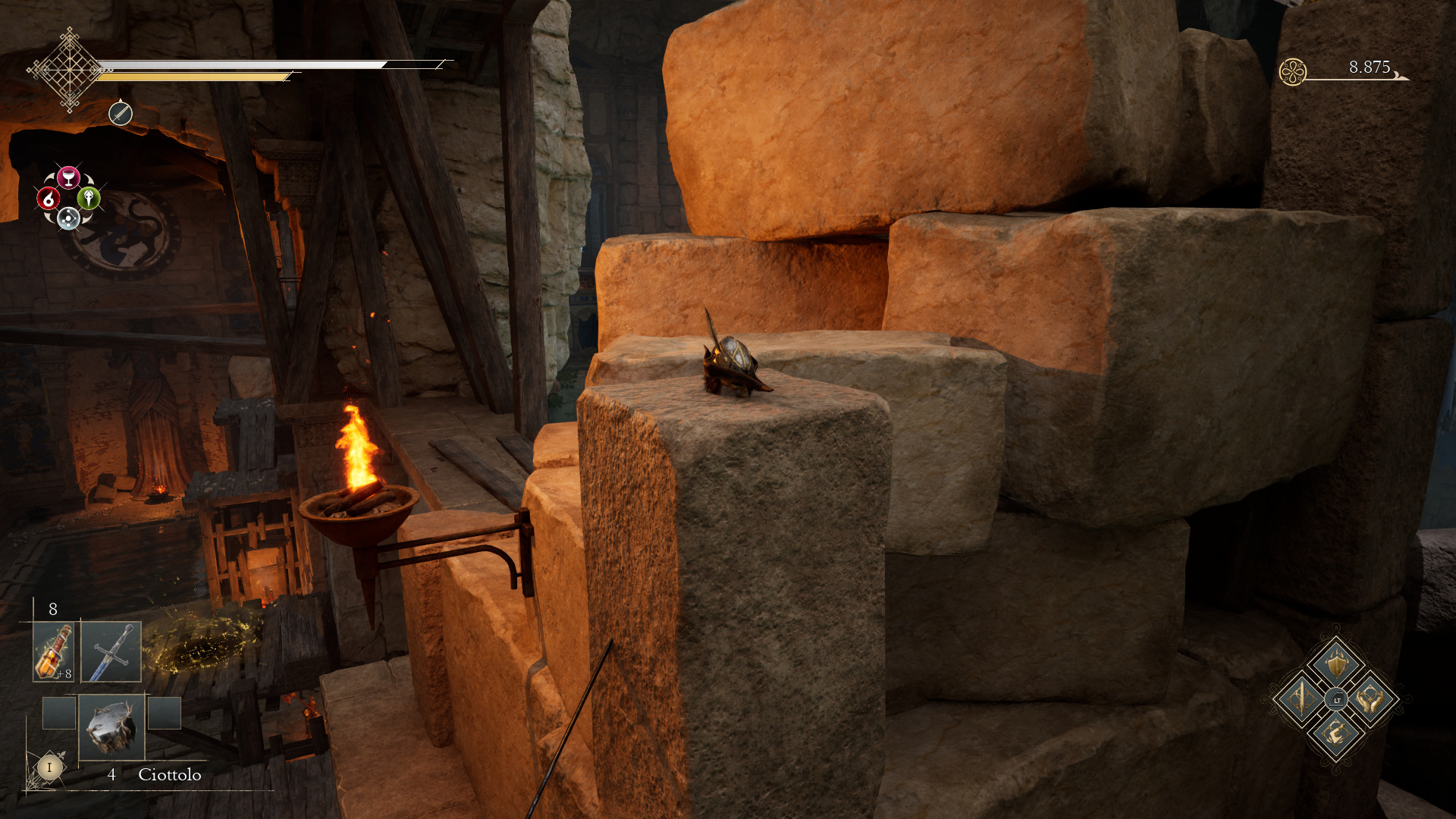This screenshot has height=819, width=1456.
Task: Click the equipped longsword weapon slot
Action: [x=111, y=651]
